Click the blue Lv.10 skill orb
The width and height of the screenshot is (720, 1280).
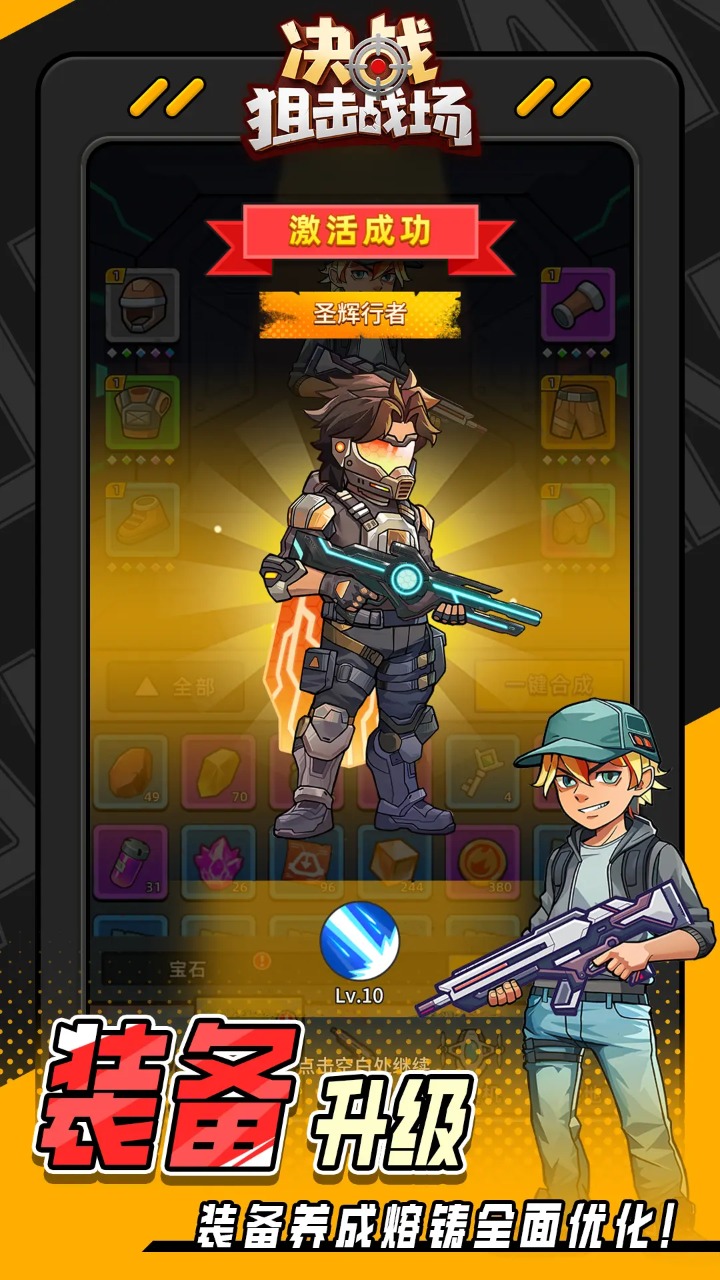tap(360, 941)
